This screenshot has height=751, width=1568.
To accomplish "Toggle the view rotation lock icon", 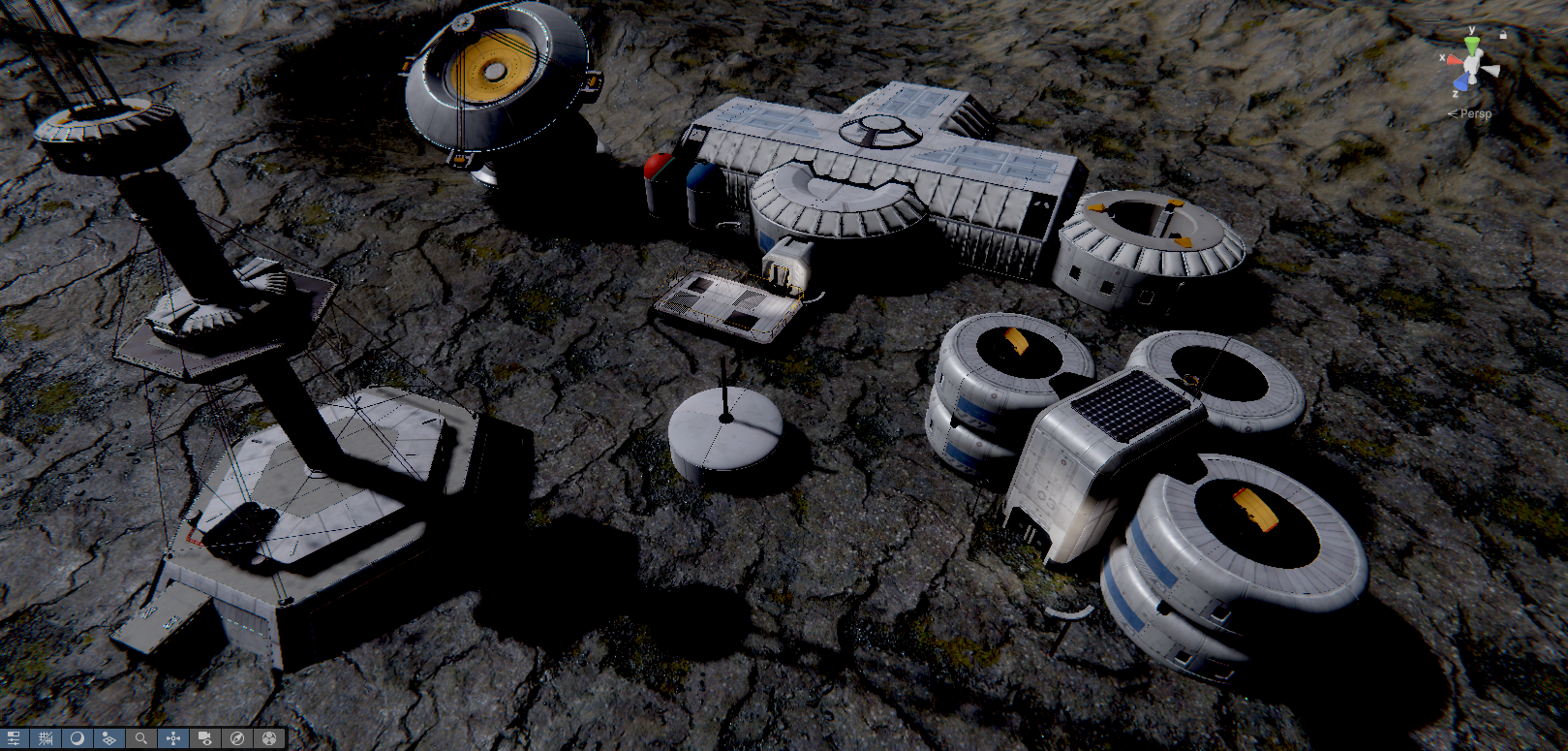I will pos(1502,34).
